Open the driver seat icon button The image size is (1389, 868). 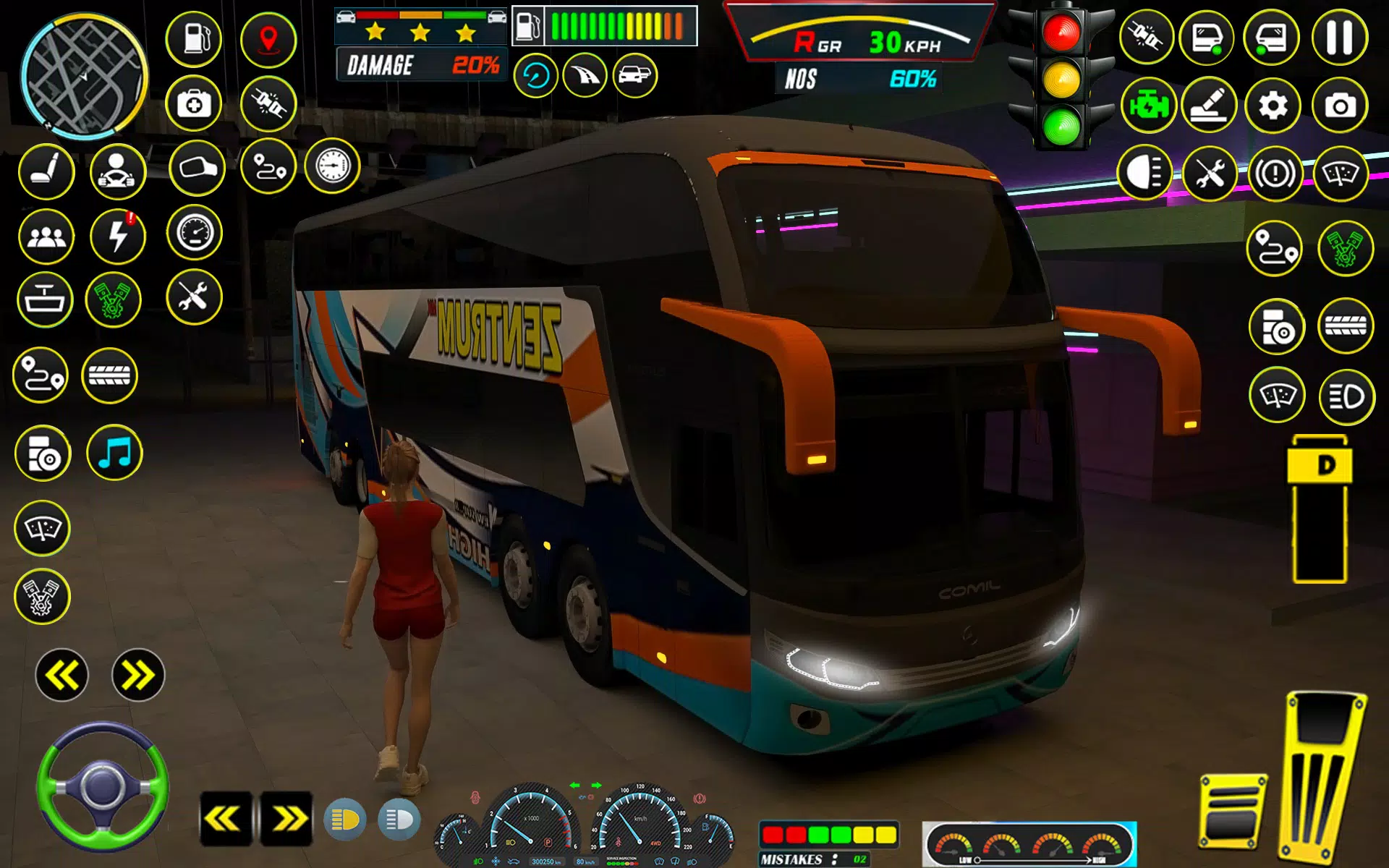tap(46, 171)
